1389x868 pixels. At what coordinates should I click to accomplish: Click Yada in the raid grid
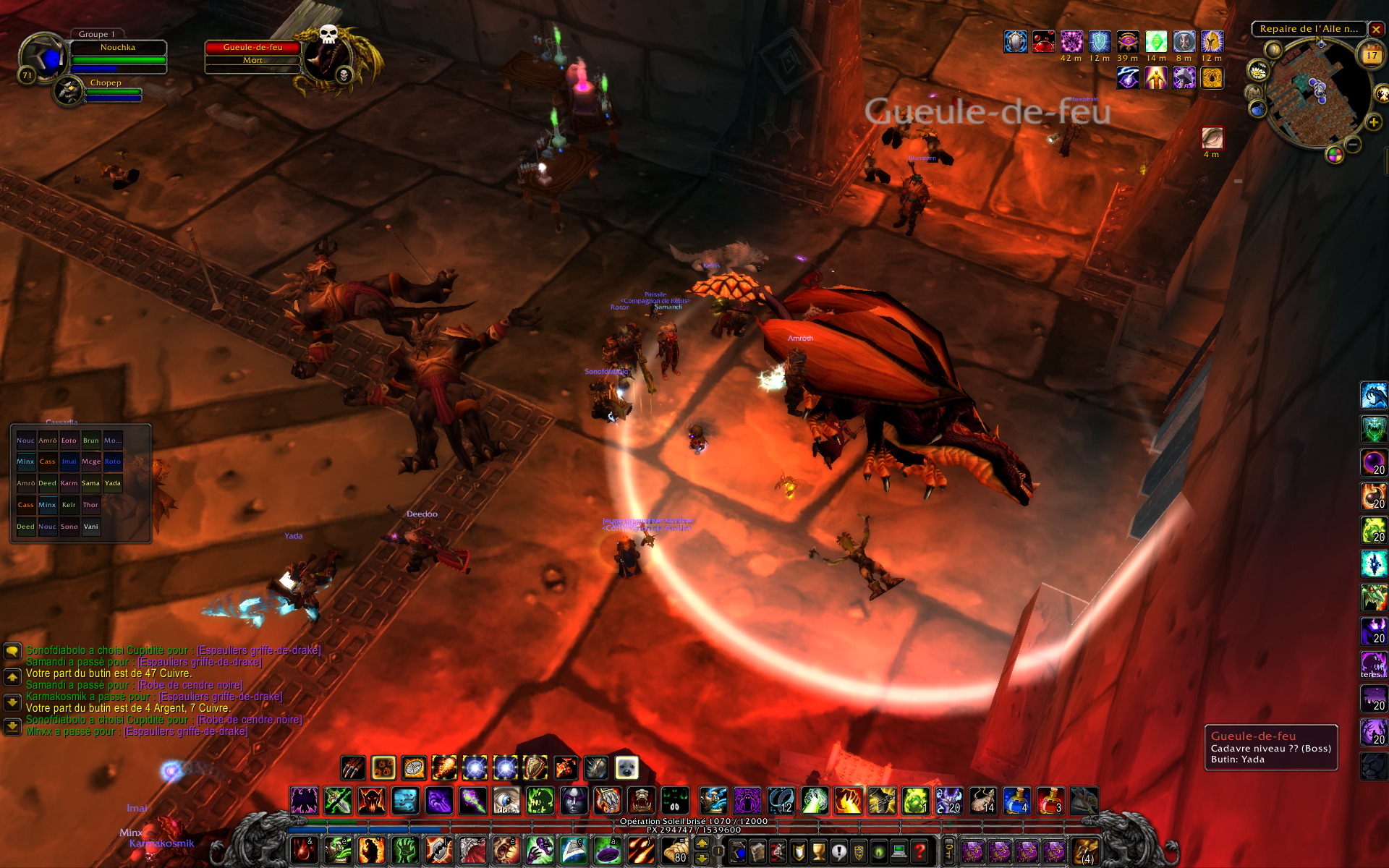point(113,483)
